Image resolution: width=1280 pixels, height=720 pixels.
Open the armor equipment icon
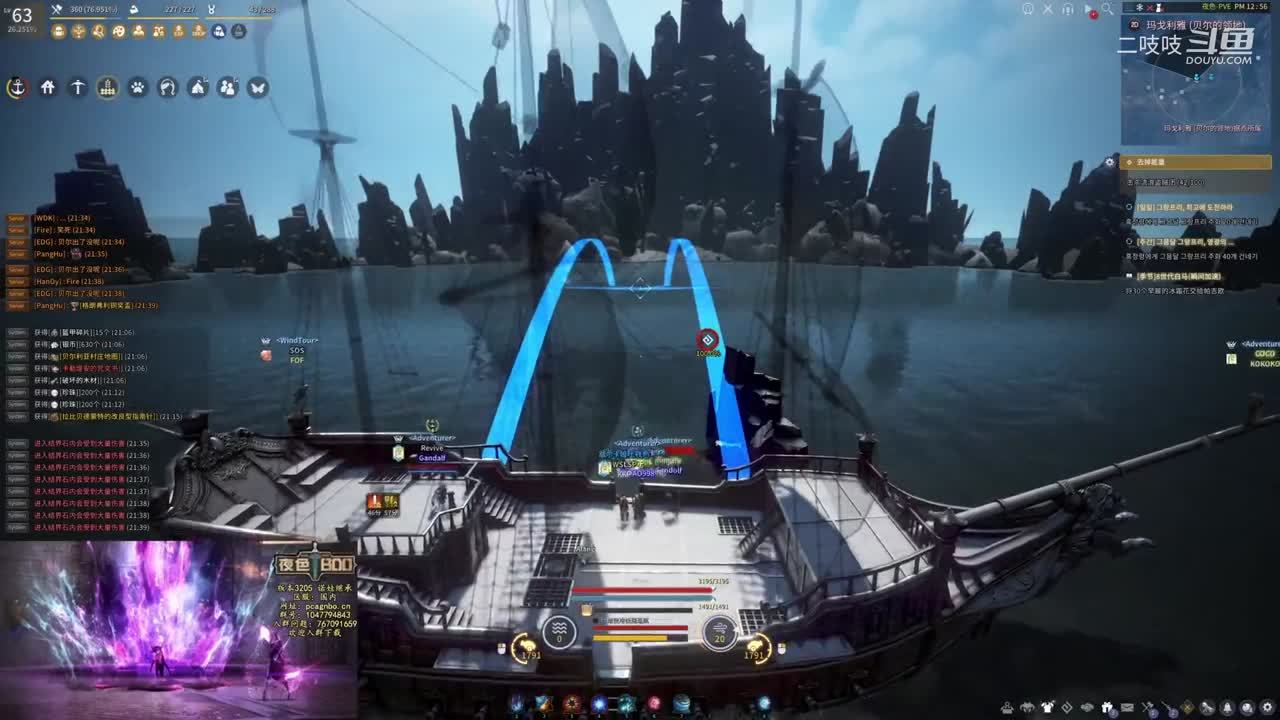(1046, 708)
